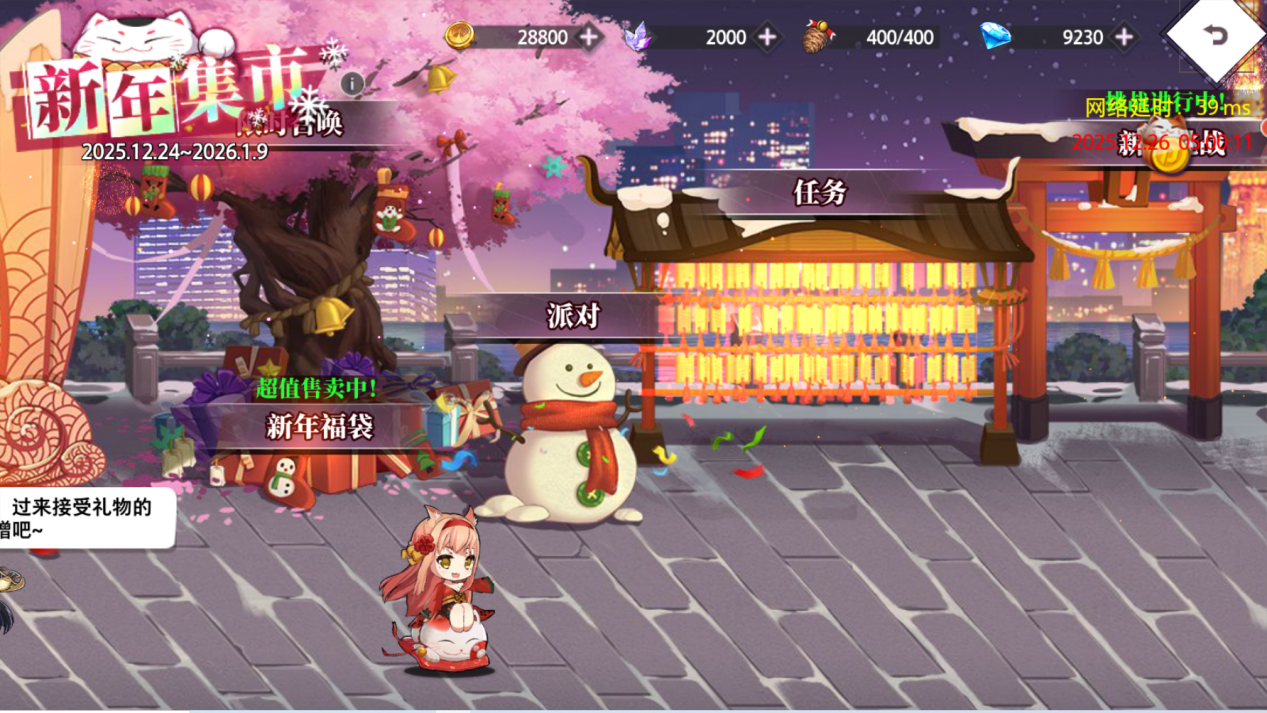Tap the gift dialogue speech bubble
Image resolution: width=1267 pixels, height=713 pixels.
click(x=85, y=518)
